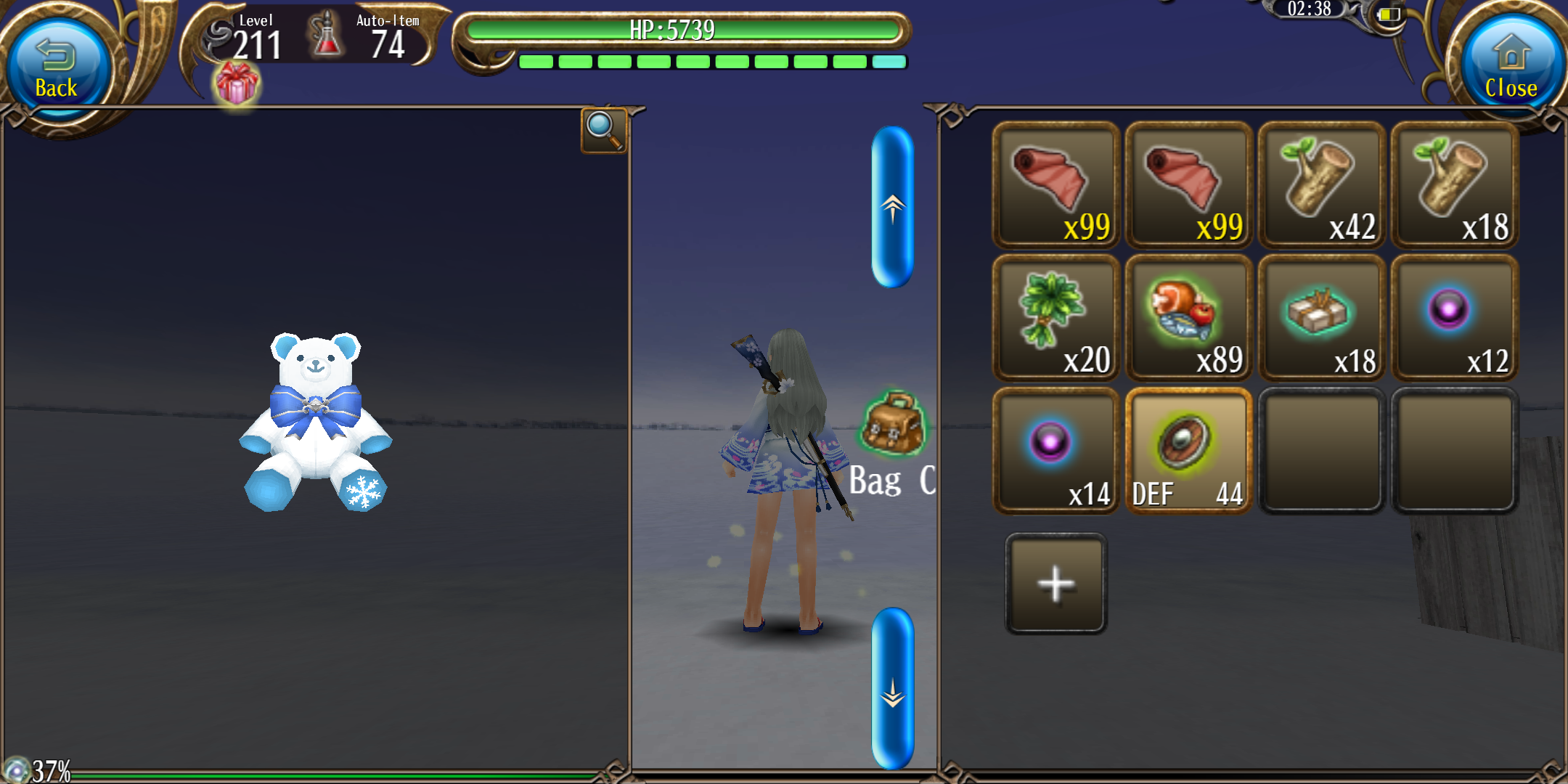Go back with the Back button
Viewport: 1568px width, 784px height.
click(x=57, y=68)
